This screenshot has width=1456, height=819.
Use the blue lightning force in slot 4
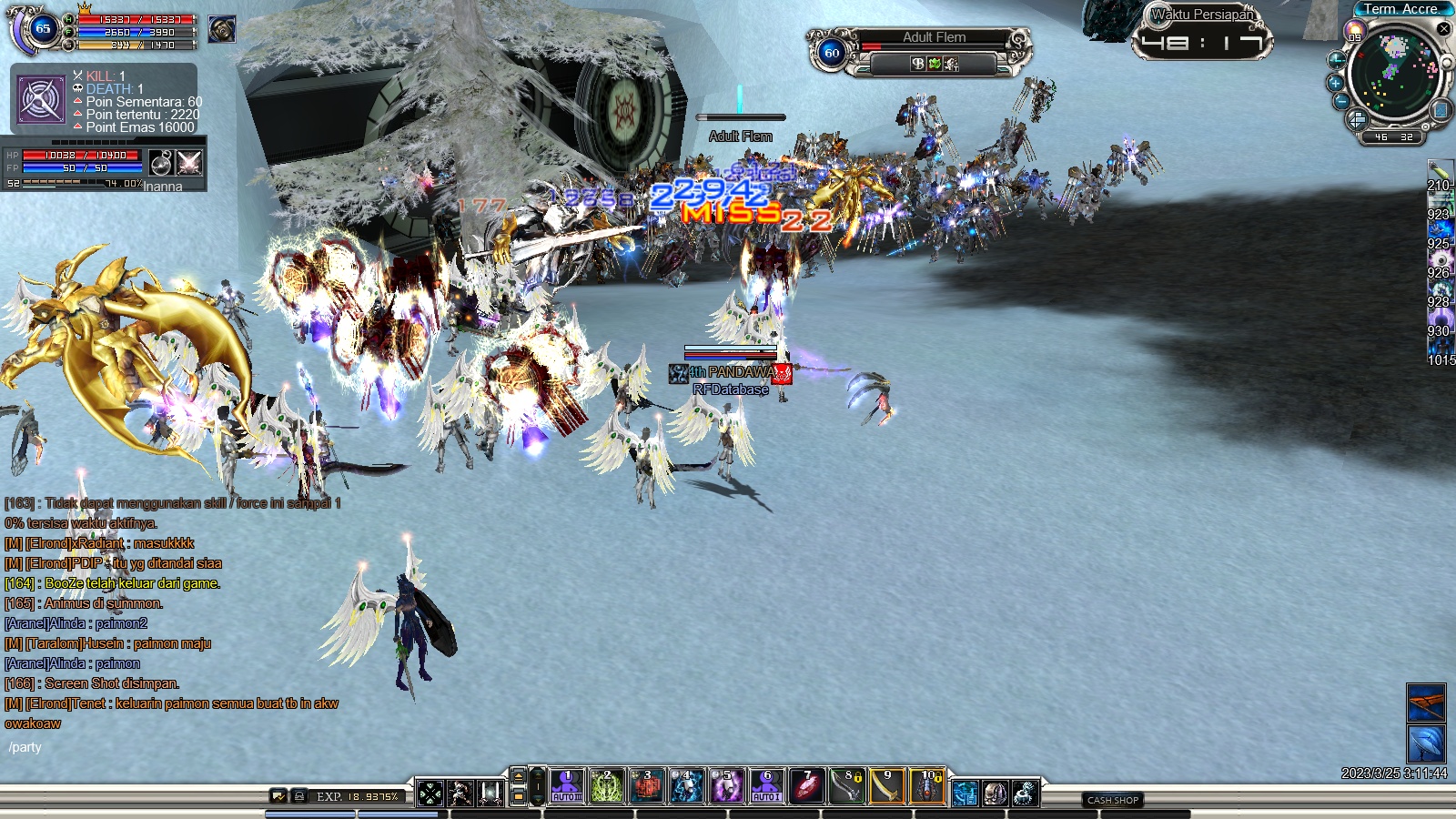coord(687,786)
